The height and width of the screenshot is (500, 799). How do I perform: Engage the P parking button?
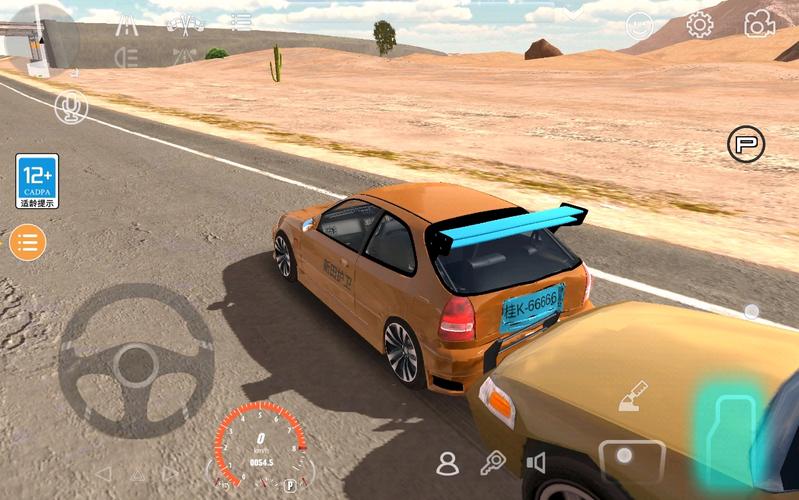pos(745,144)
